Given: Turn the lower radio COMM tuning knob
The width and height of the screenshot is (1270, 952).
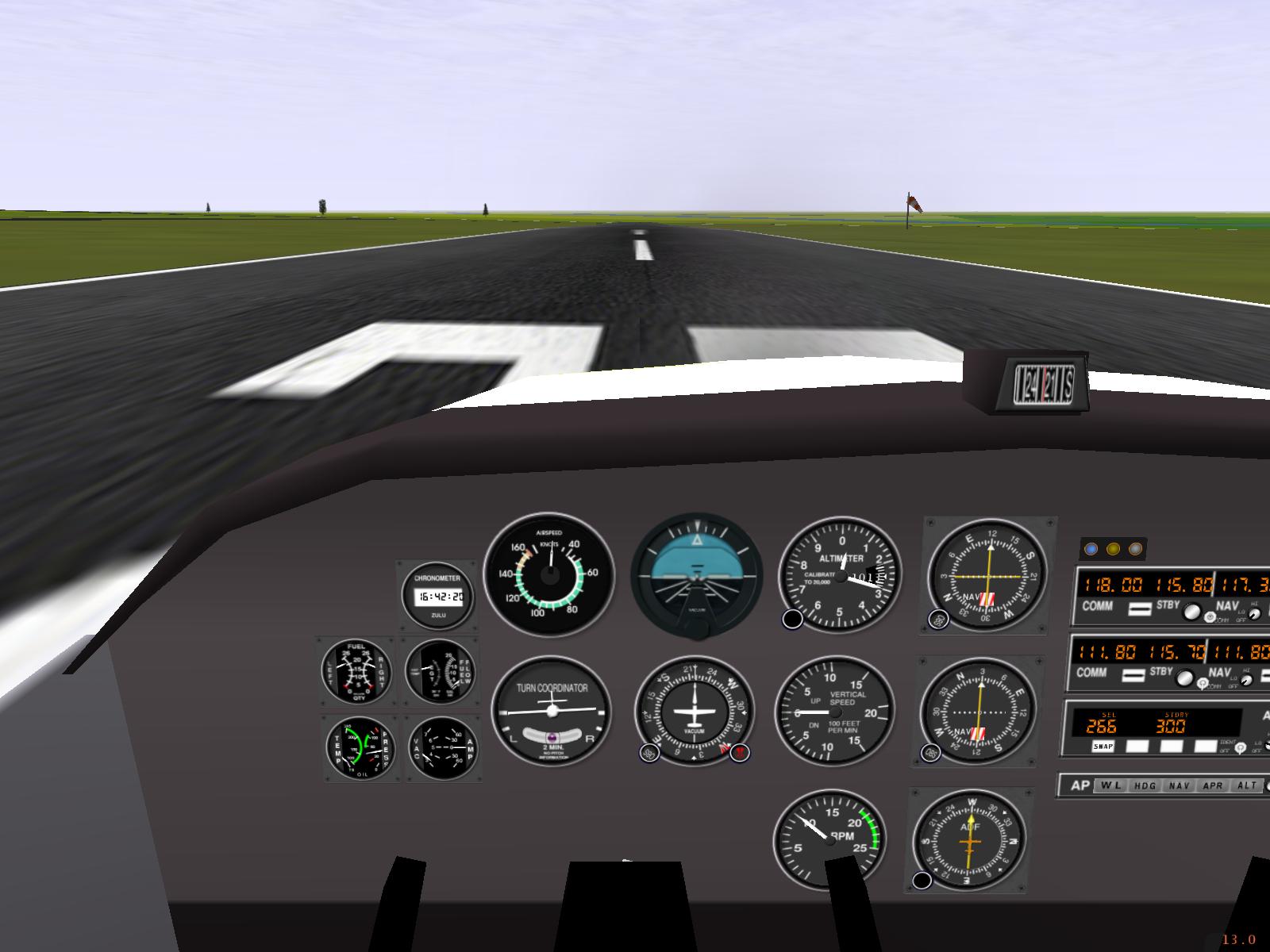Looking at the screenshot, I should pyautogui.click(x=1185, y=678).
